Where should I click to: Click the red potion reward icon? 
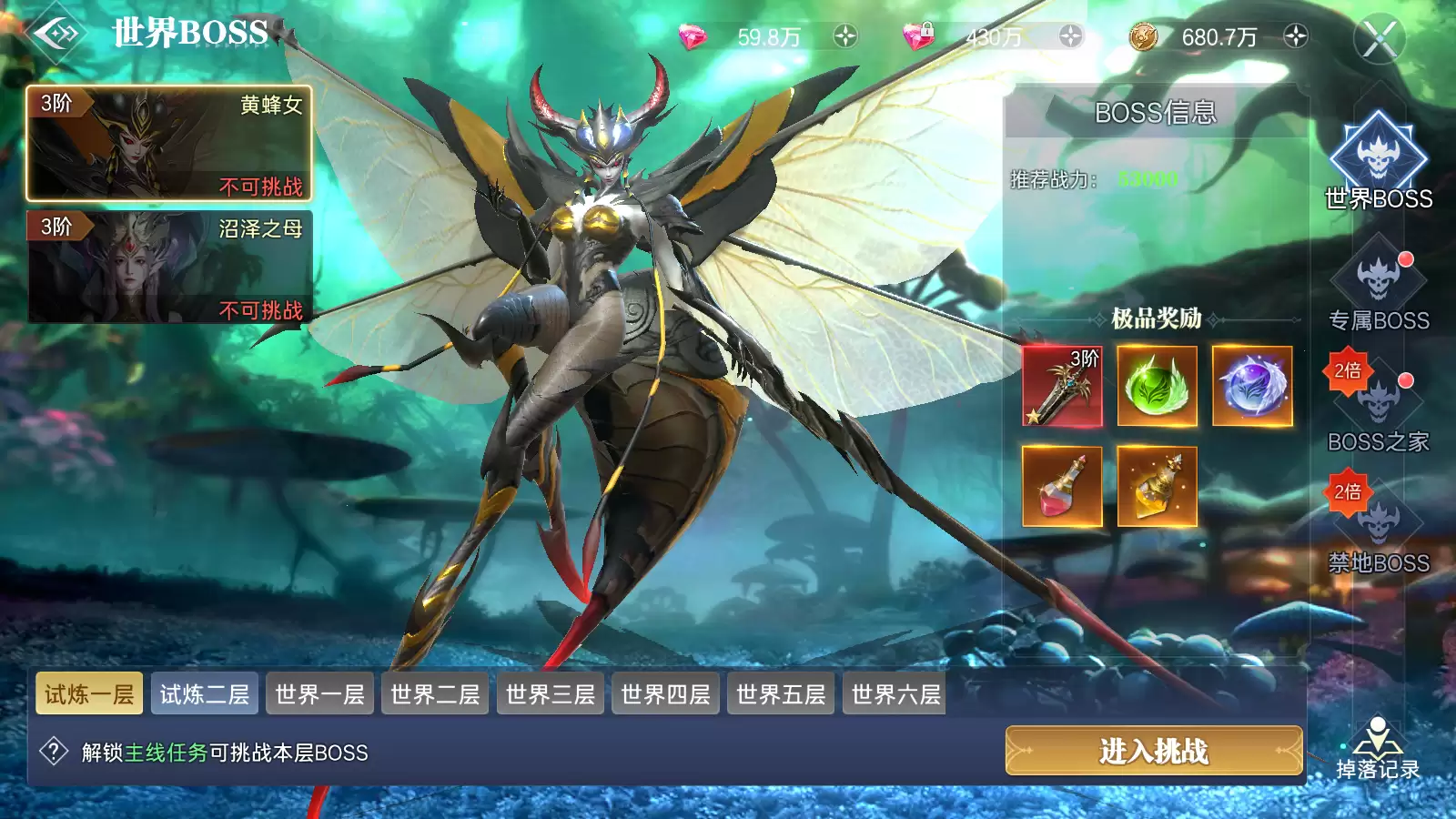1063,488
